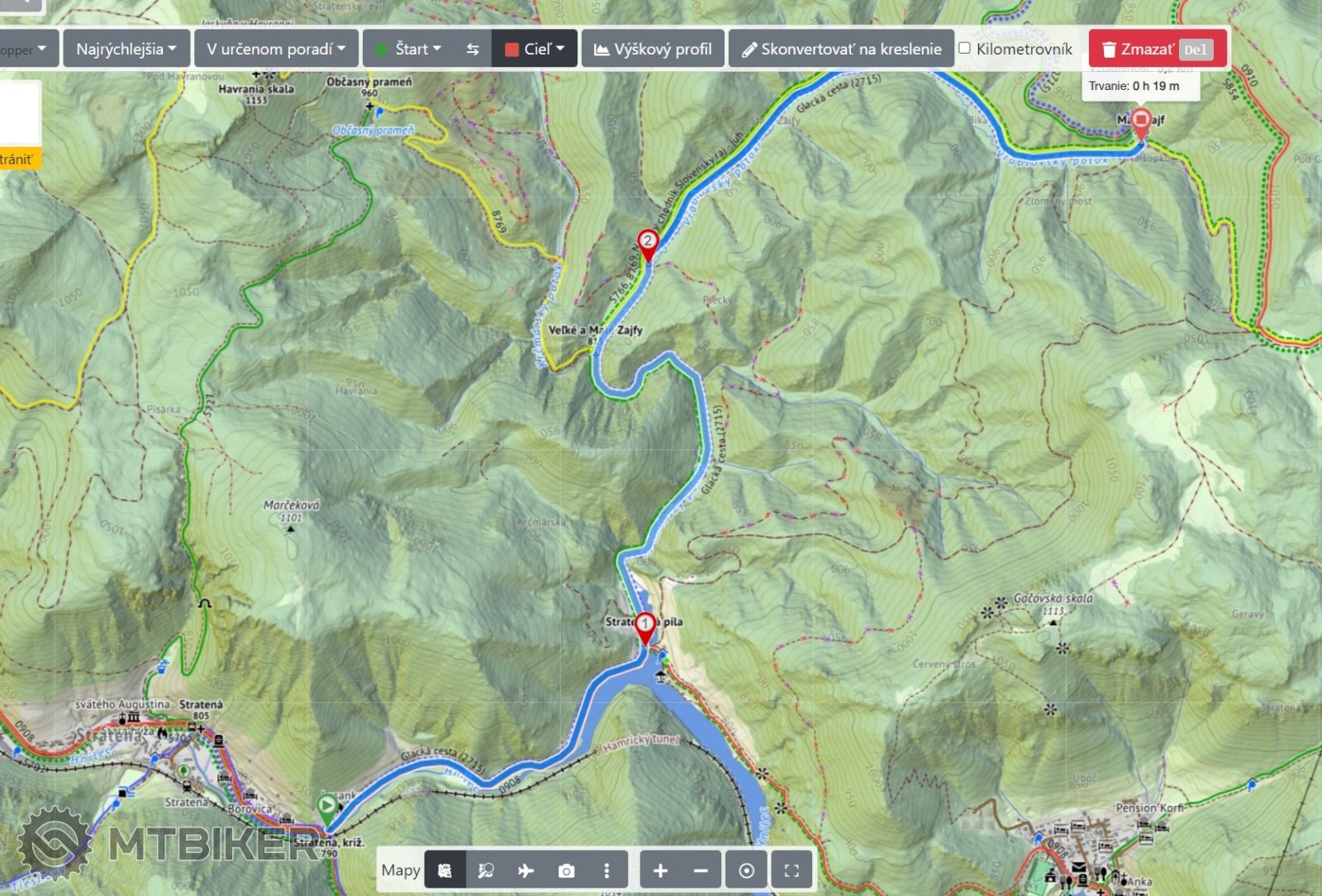Screen dimensions: 1322x896
Task: Open the map search magnifier tool
Action: (486, 870)
